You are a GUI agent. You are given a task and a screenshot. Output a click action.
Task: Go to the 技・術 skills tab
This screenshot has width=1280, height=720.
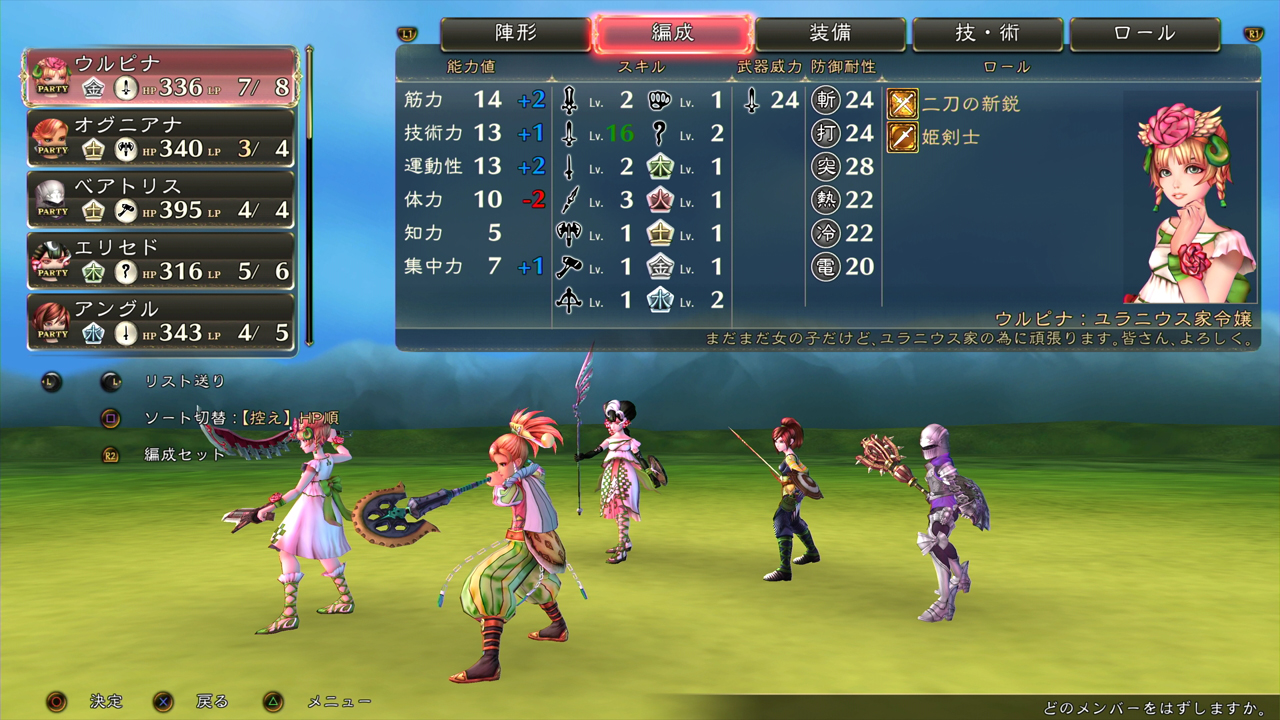988,34
